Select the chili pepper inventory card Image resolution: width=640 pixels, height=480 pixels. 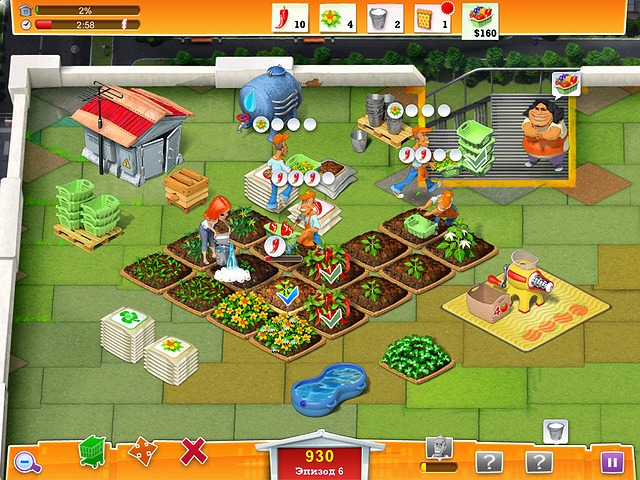point(288,18)
